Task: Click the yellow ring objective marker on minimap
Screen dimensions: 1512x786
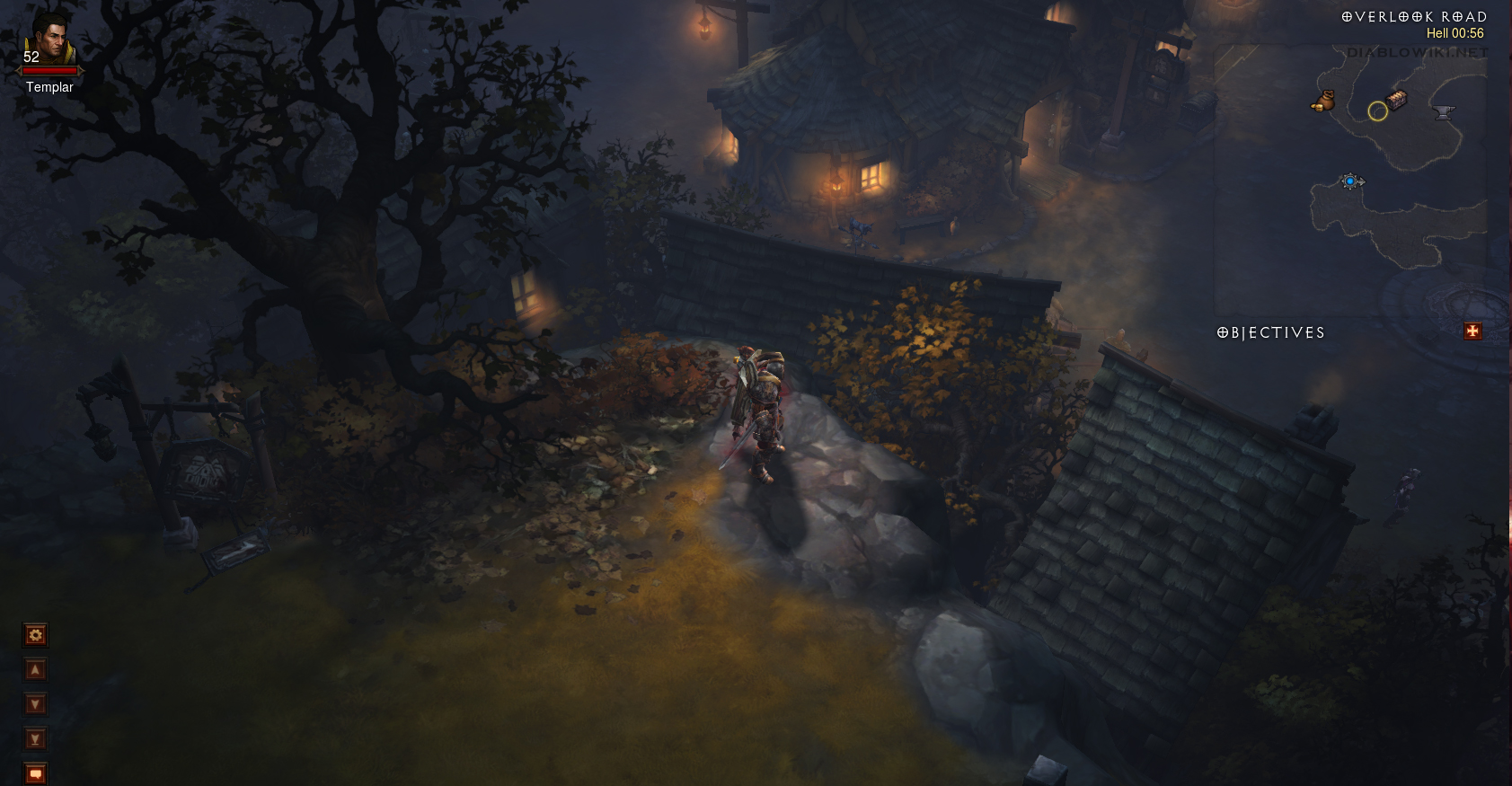Action: click(x=1377, y=111)
